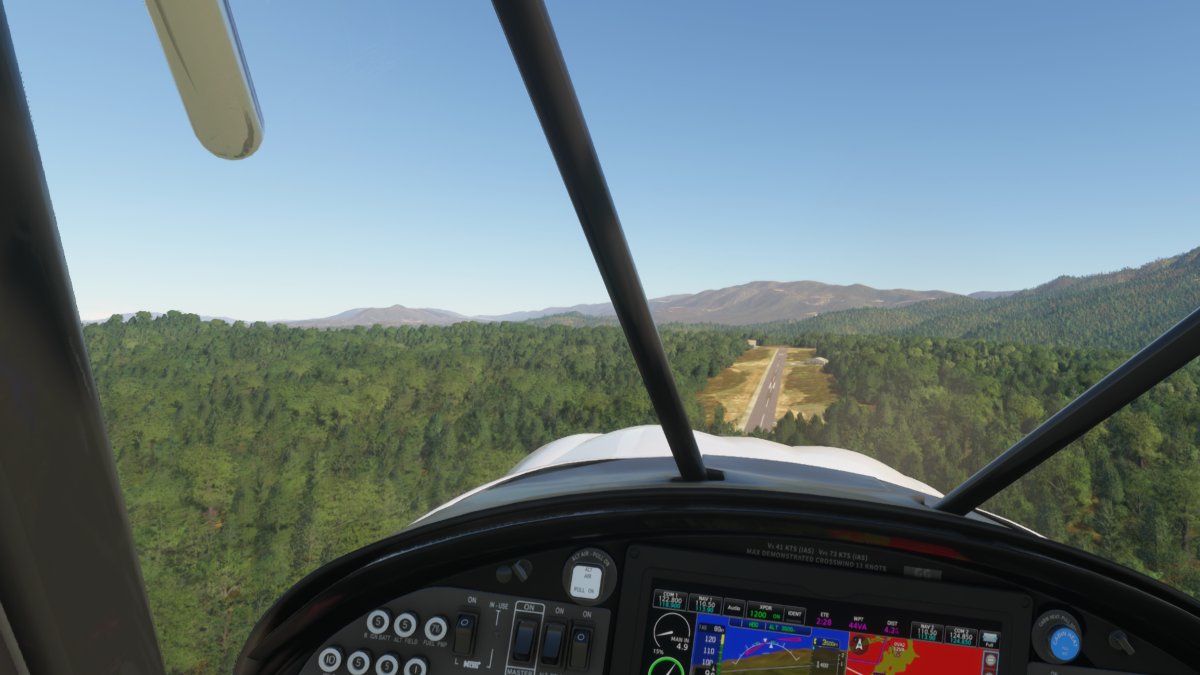The width and height of the screenshot is (1200, 675).
Task: Toggle the MASTER rocker switch
Action: 524,640
